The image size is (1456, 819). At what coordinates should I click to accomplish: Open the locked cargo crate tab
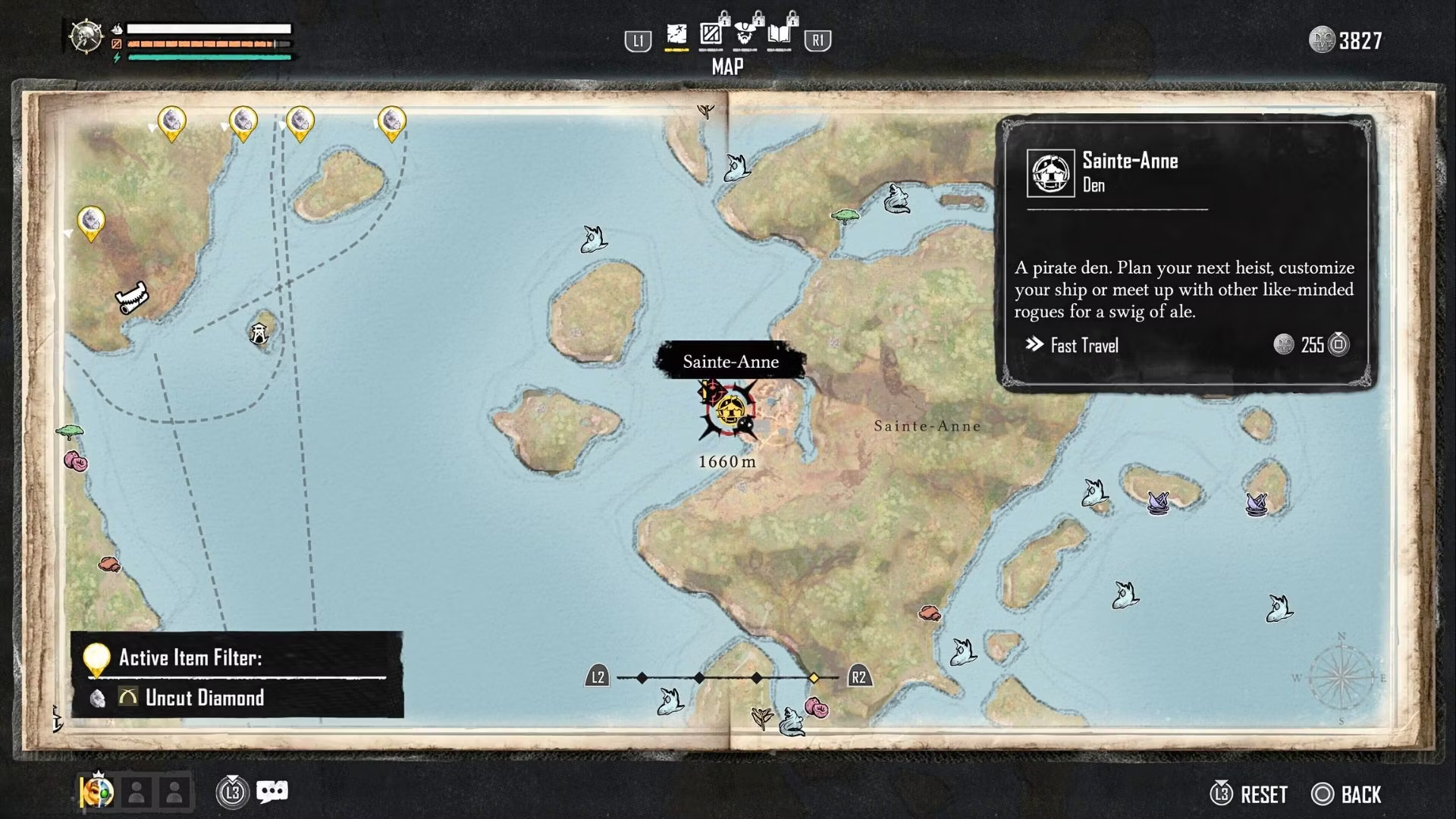point(711,34)
